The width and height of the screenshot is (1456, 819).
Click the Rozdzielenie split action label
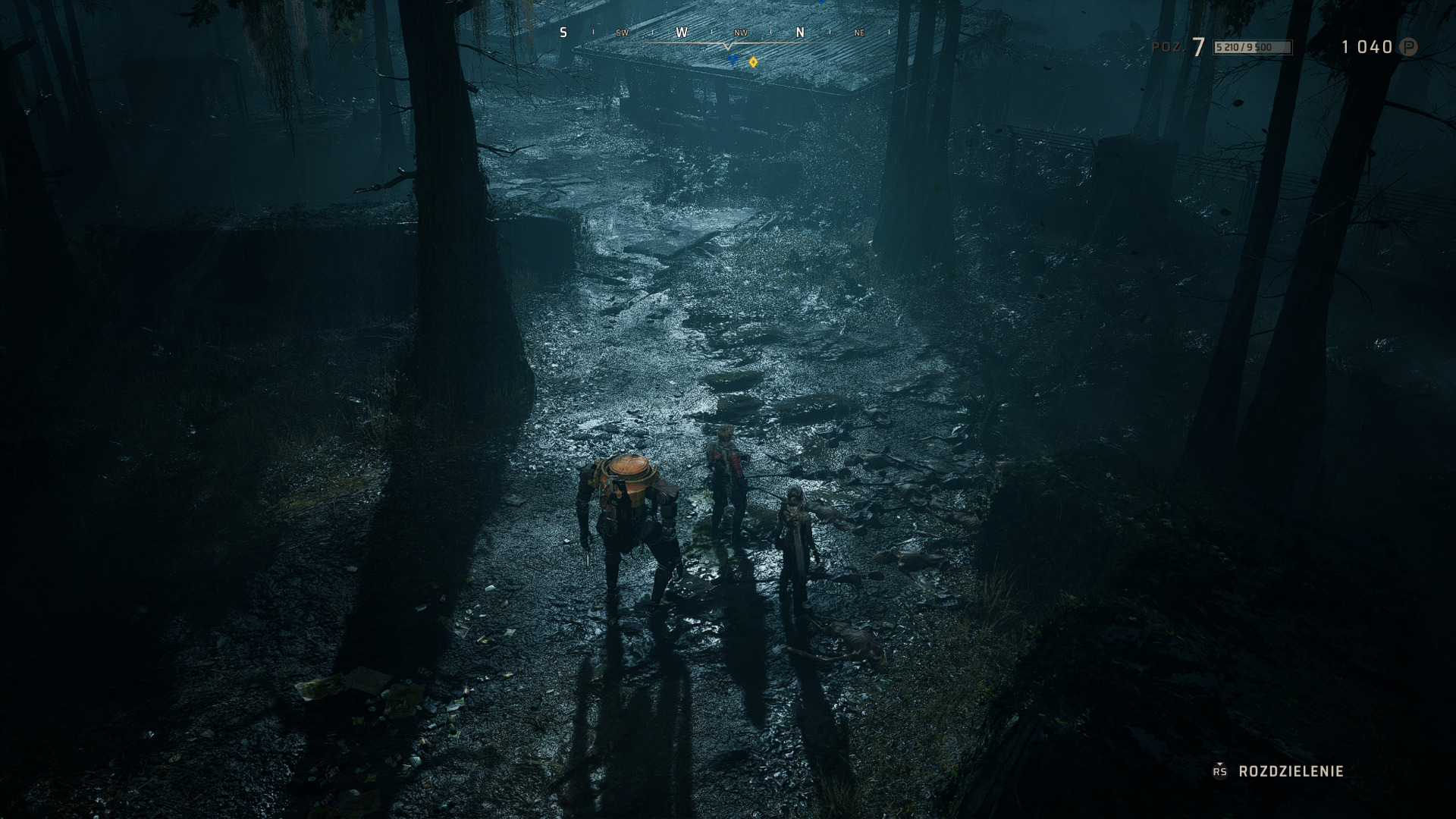pyautogui.click(x=1291, y=771)
